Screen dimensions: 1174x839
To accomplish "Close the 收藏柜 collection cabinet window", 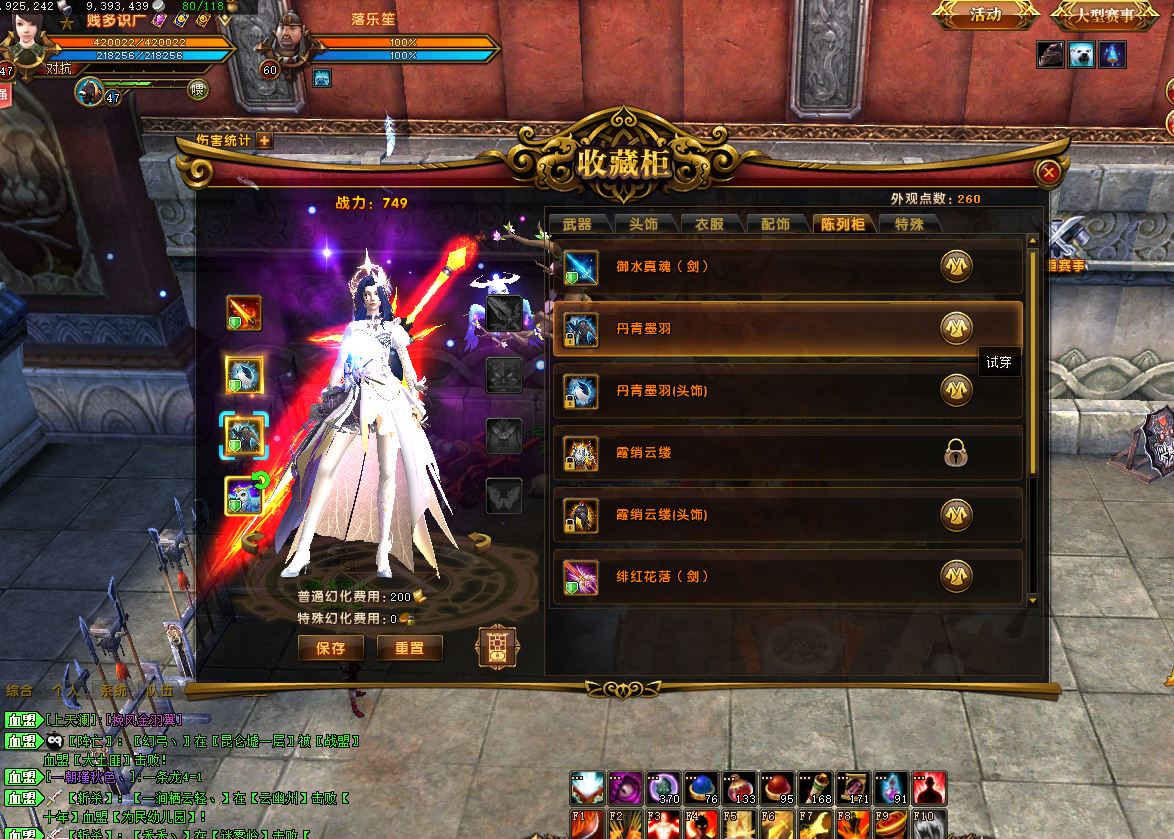I will point(1048,173).
